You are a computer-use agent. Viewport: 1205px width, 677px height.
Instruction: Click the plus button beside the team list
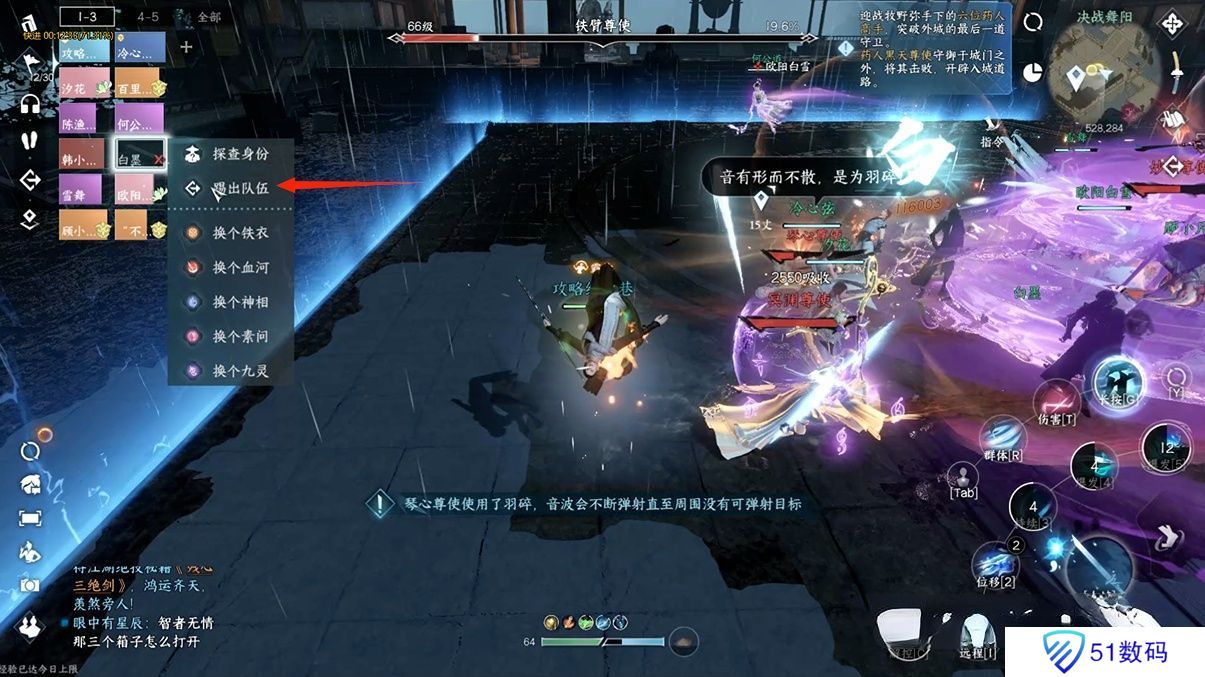click(186, 46)
